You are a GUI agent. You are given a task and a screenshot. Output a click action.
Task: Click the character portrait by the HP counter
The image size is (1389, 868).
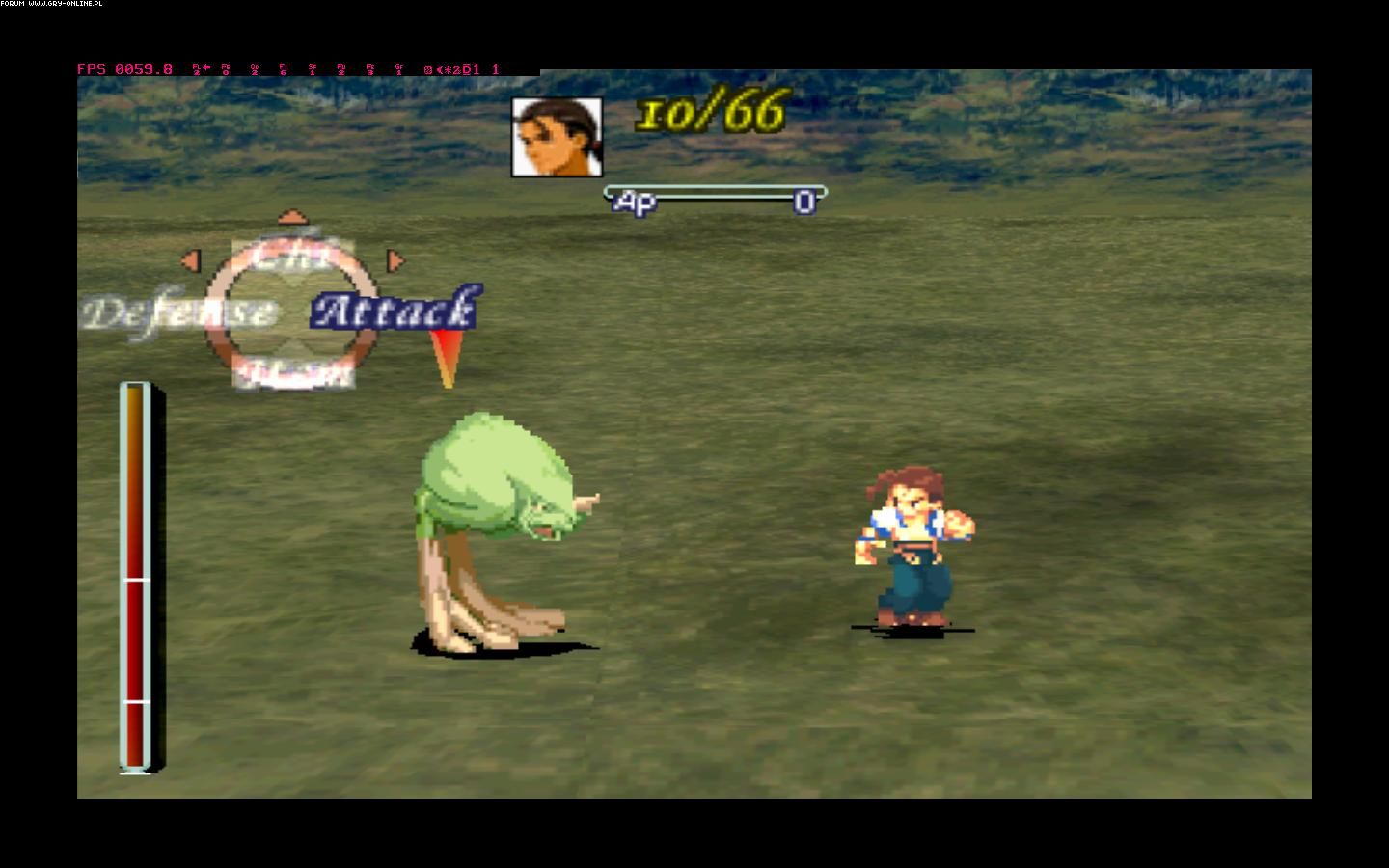click(x=557, y=138)
